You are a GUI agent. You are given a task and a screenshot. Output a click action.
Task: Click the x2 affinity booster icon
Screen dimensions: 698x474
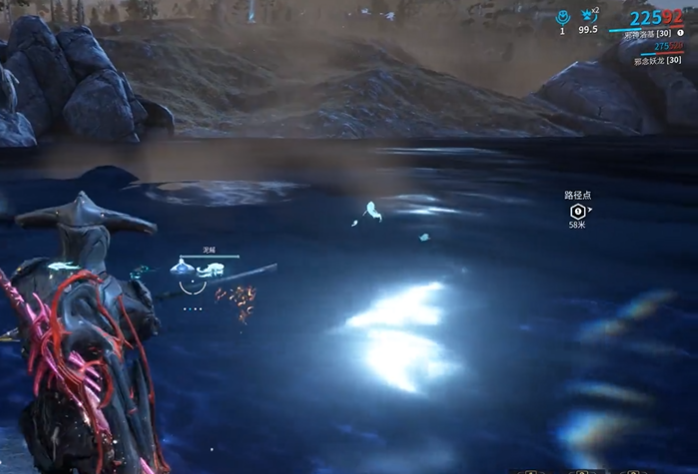587,16
